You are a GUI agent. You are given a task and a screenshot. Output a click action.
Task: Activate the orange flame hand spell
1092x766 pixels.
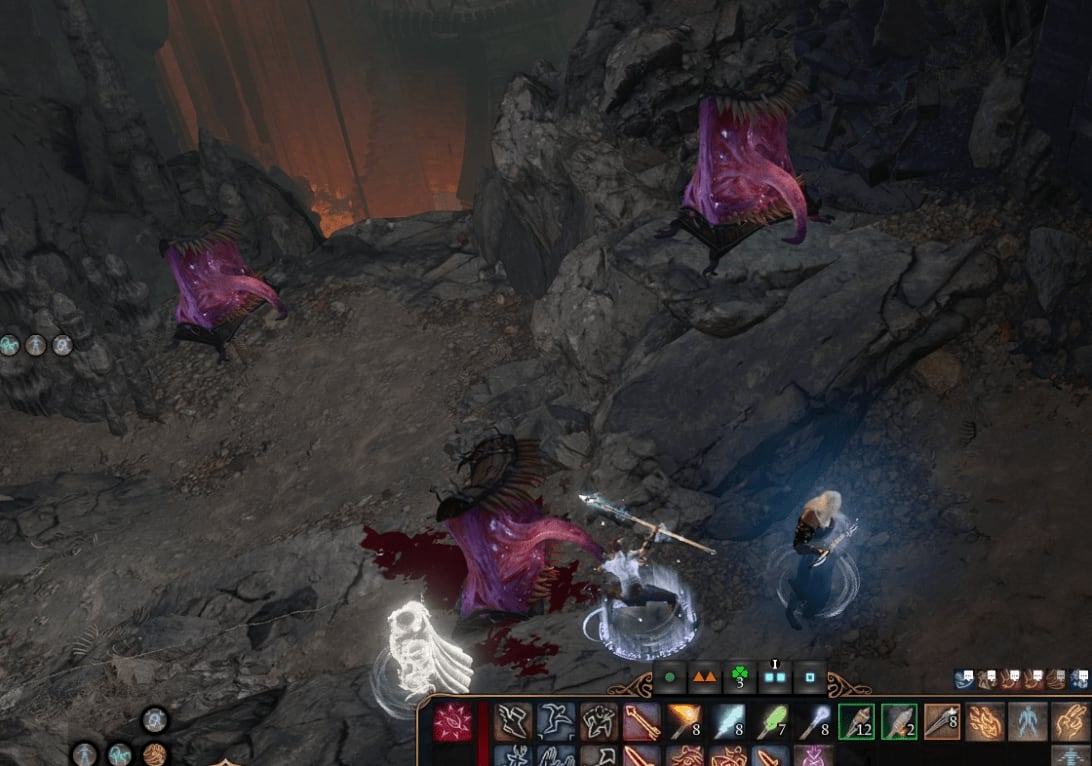986,721
